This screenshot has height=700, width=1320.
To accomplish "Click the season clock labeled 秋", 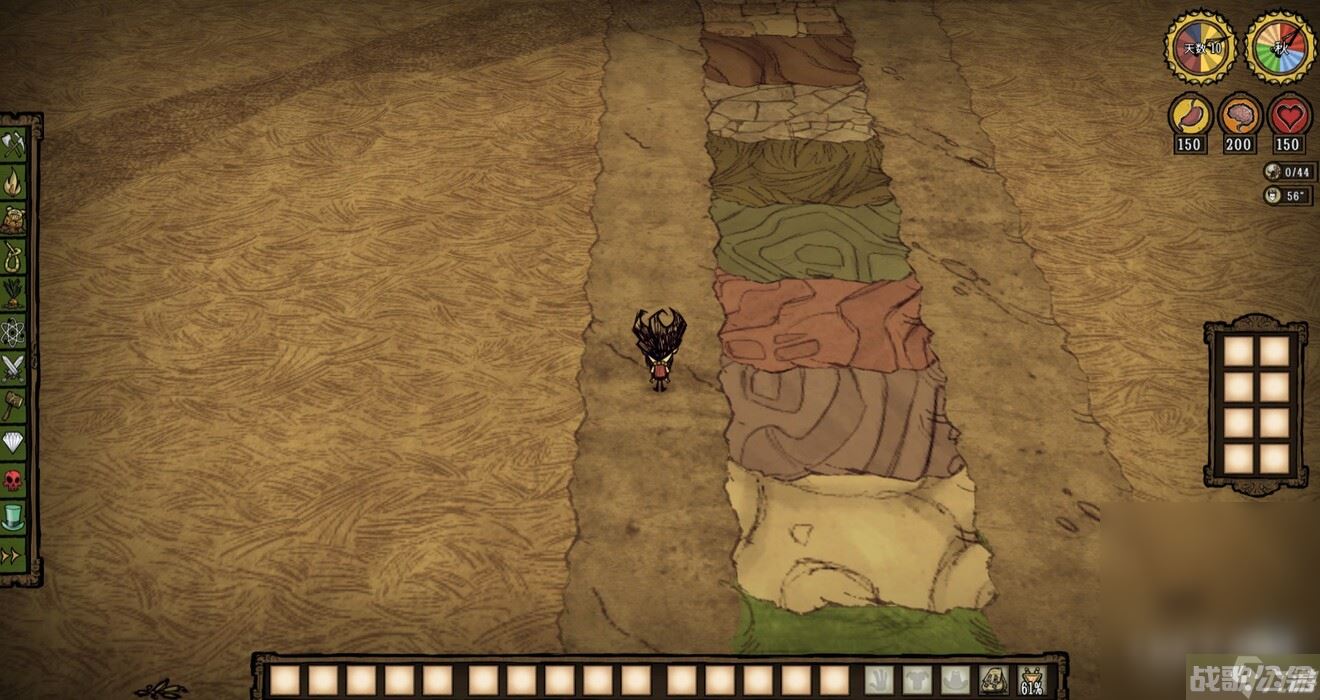I will (1279, 47).
